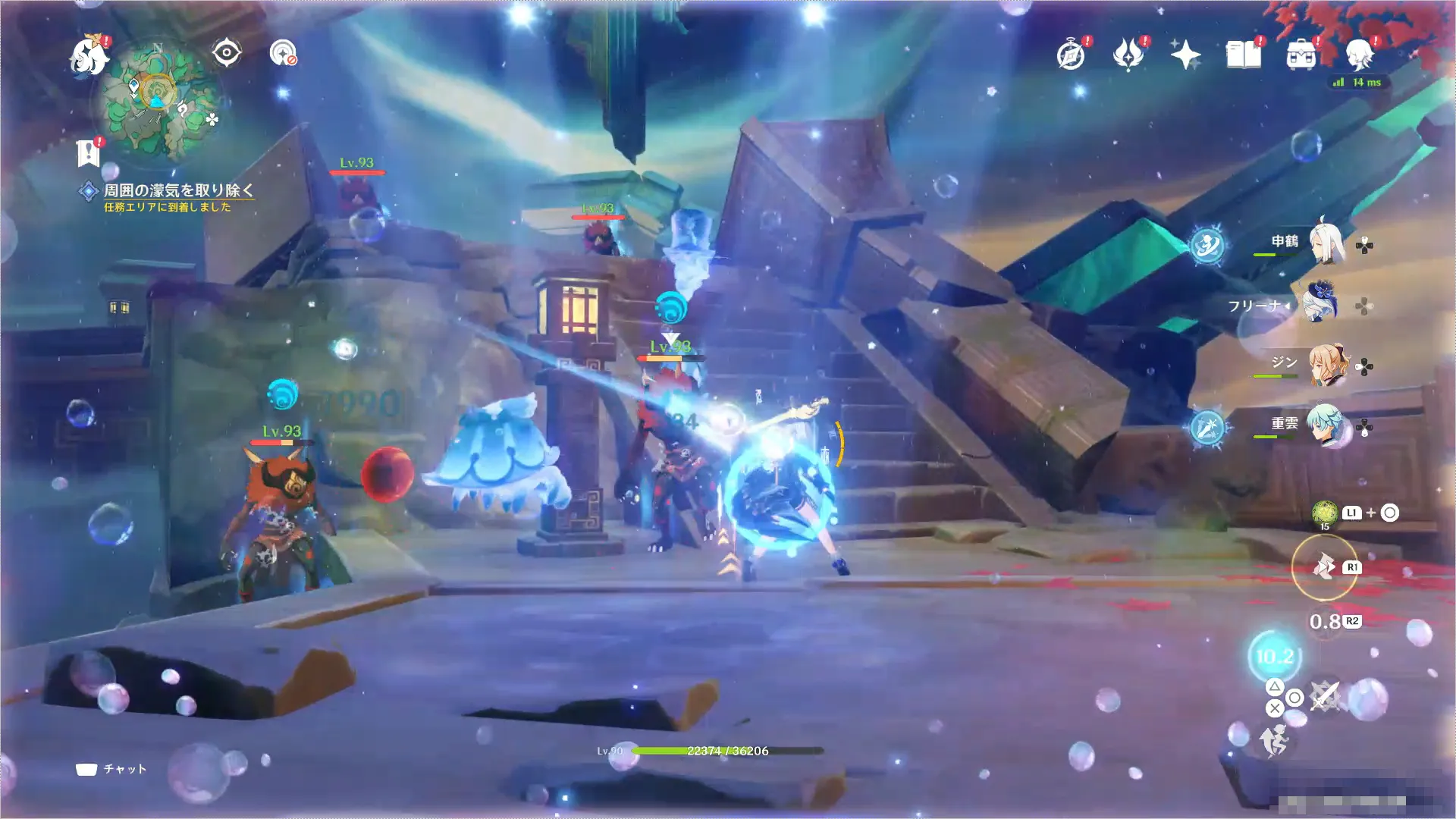This screenshot has width=1456, height=819.
Task: Open the compass events icon
Action: (x=1070, y=55)
